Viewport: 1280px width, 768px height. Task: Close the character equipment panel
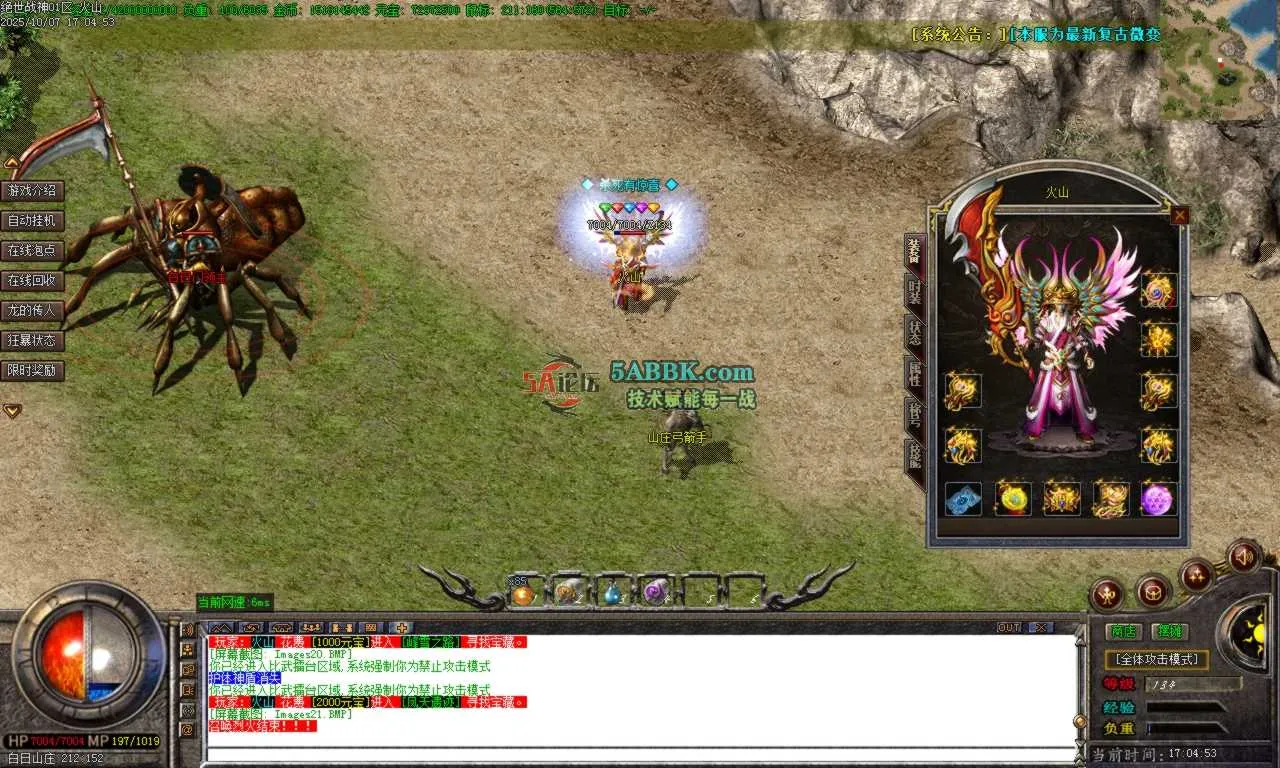pyautogui.click(x=1180, y=215)
